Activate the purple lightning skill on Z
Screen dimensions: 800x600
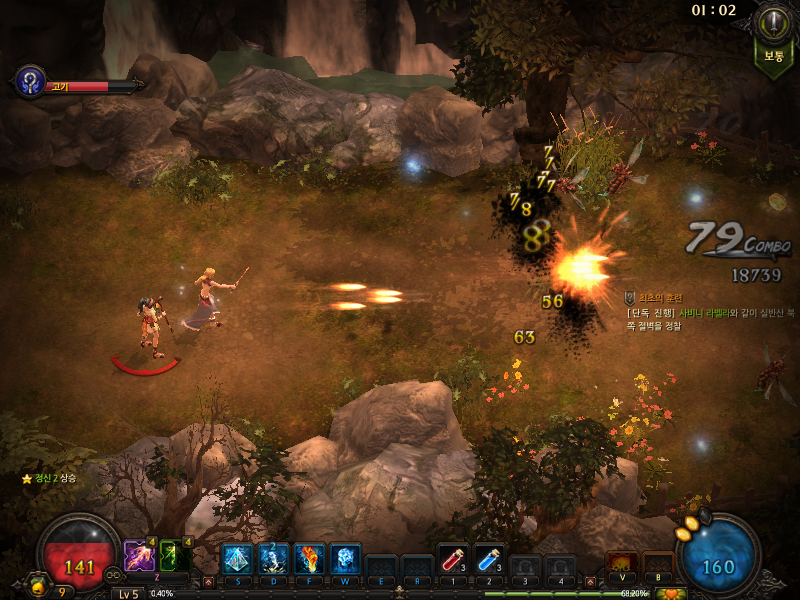(x=138, y=556)
